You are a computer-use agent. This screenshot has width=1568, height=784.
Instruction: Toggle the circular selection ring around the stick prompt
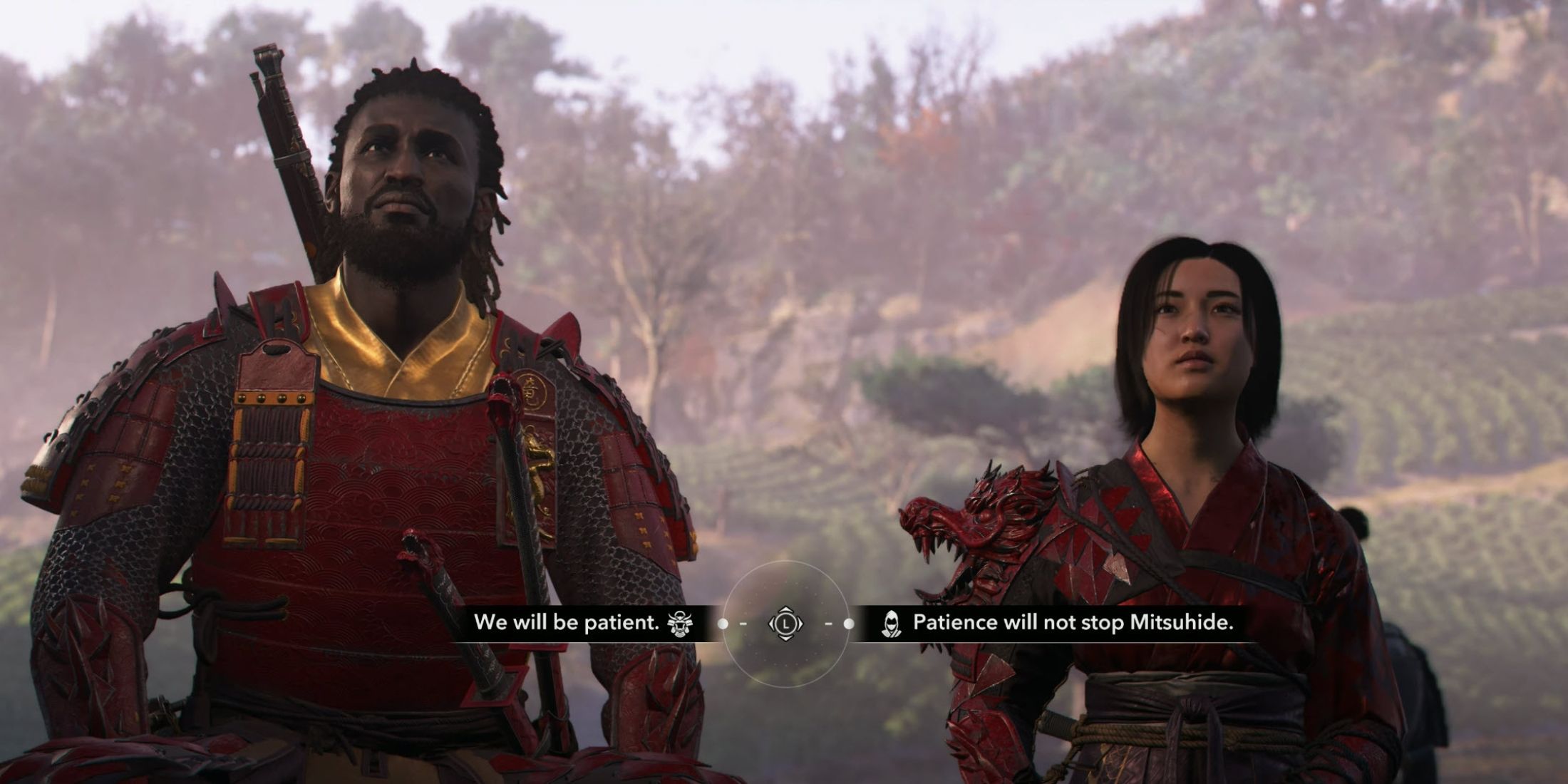[x=787, y=562]
